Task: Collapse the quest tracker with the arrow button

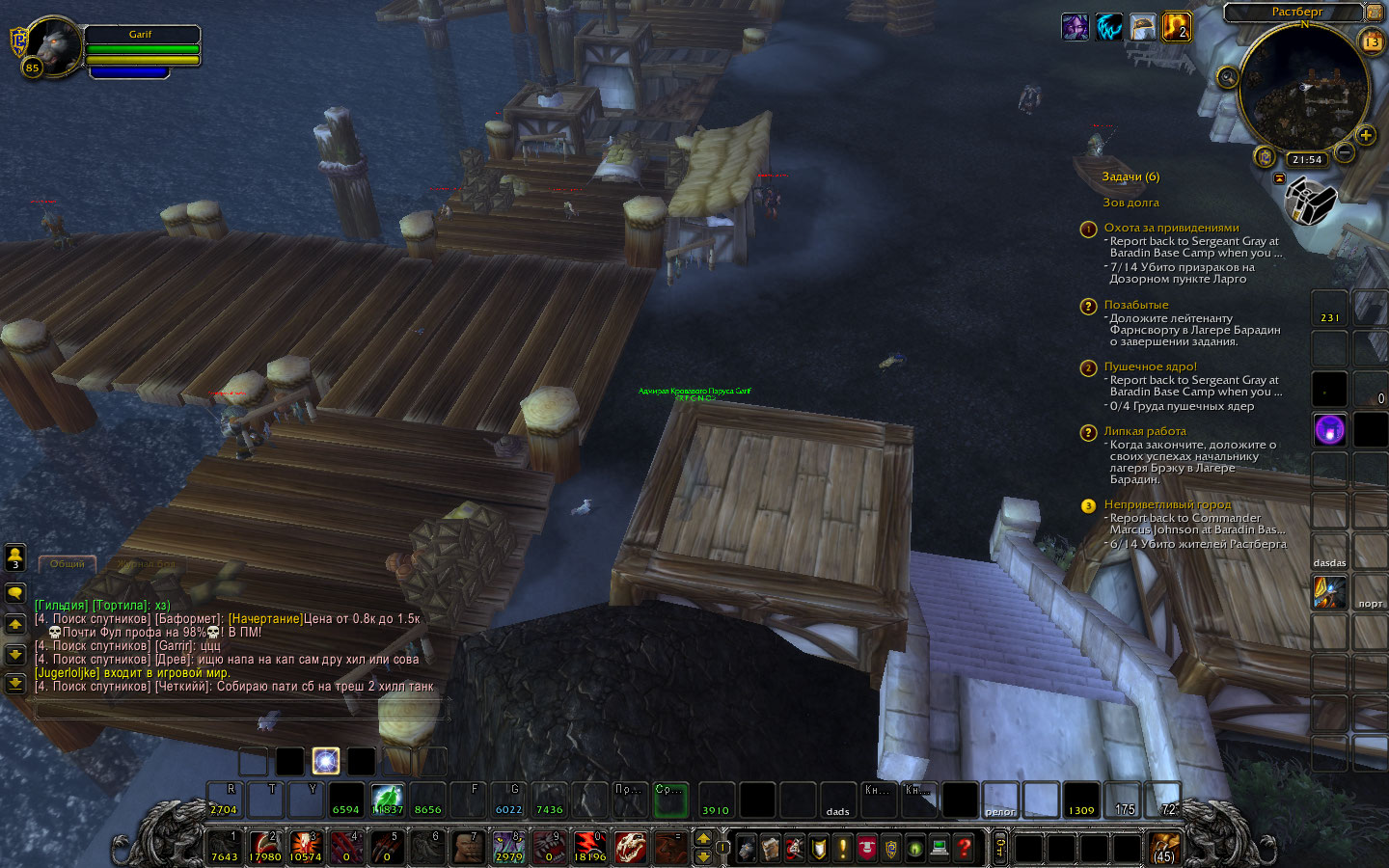Action: 1279,178
